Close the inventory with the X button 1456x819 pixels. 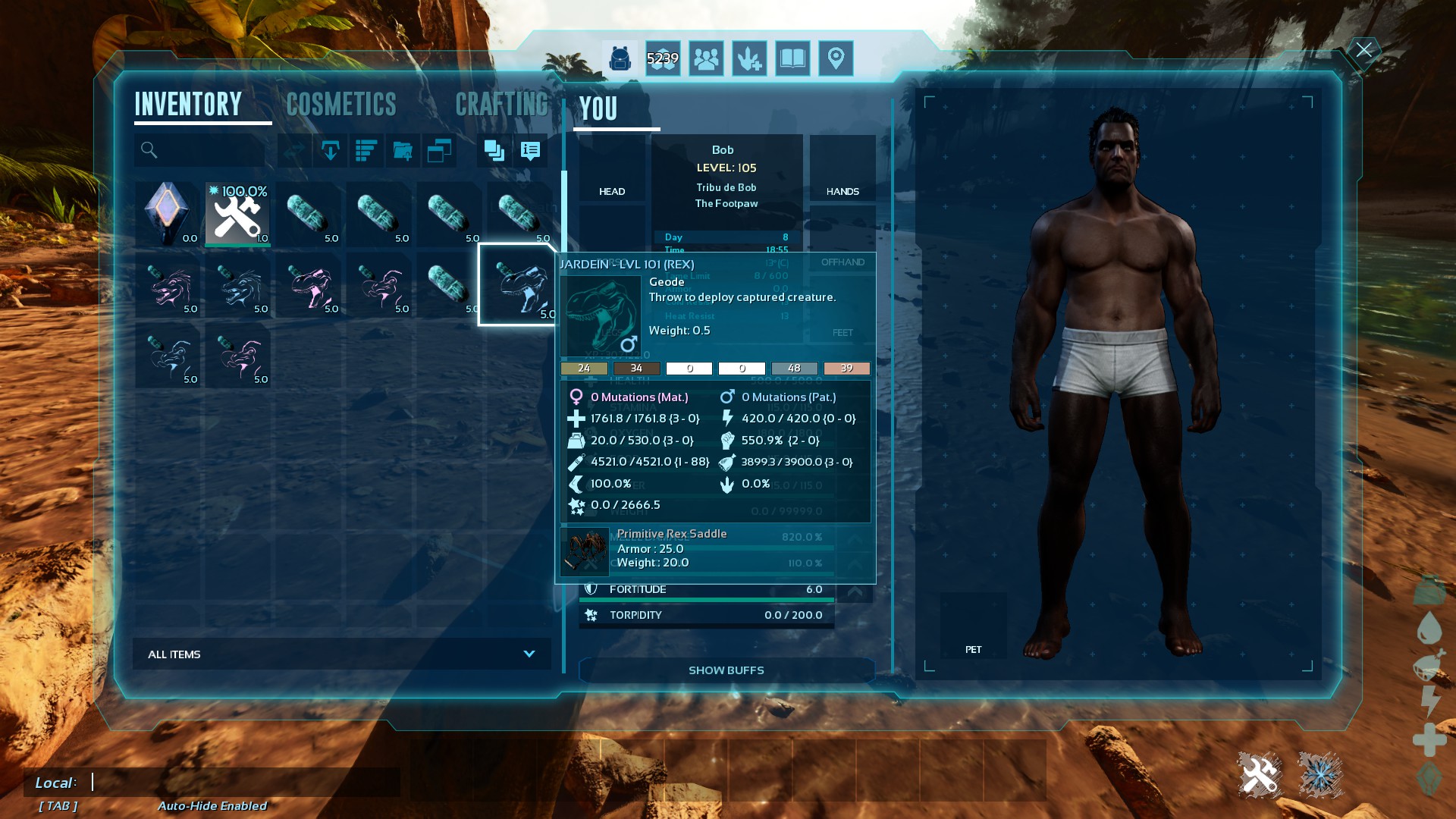point(1363,50)
